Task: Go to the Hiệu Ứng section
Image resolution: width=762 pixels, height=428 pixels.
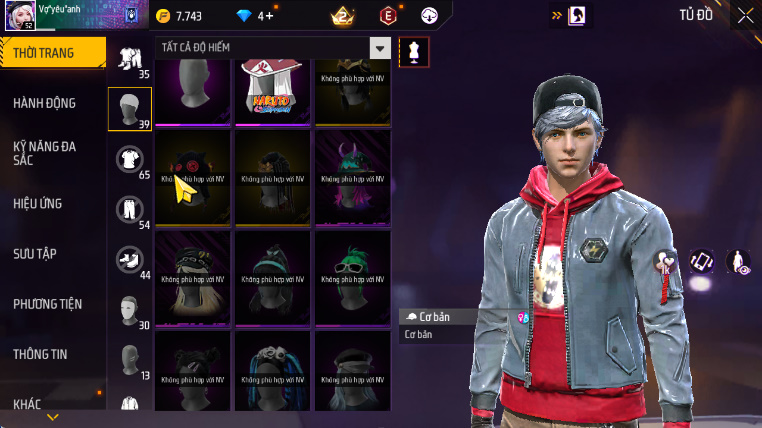Action: click(x=38, y=203)
